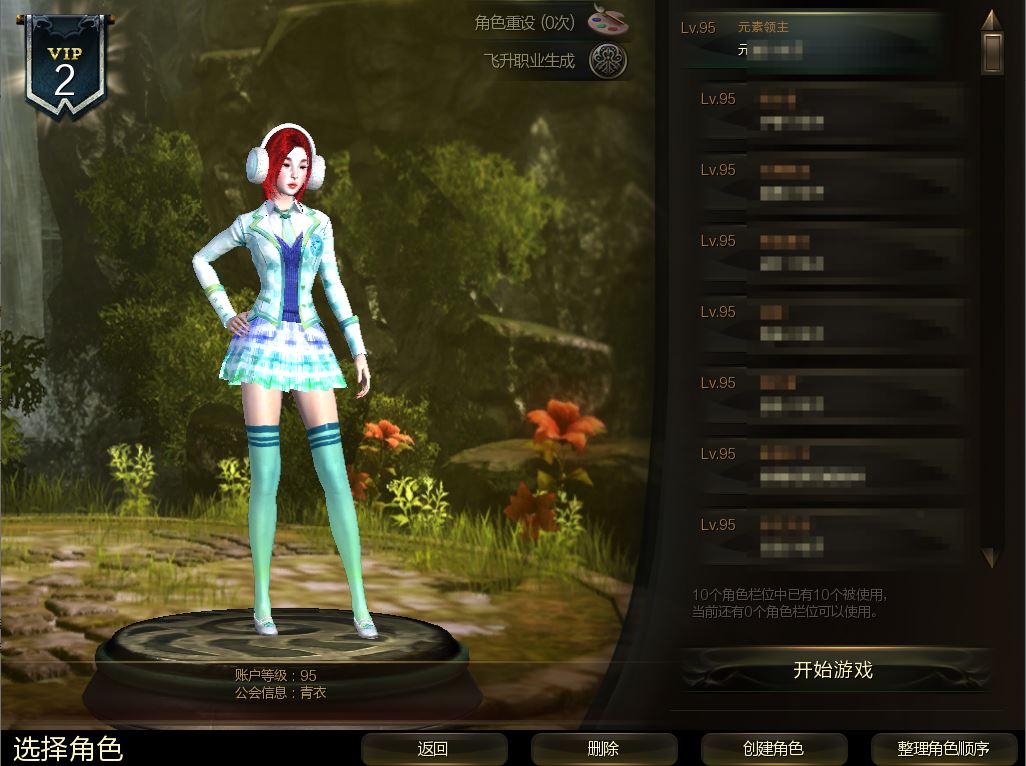Viewport: 1026px width, 766px height.
Task: Delete character with 删除 button
Action: pyautogui.click(x=603, y=748)
